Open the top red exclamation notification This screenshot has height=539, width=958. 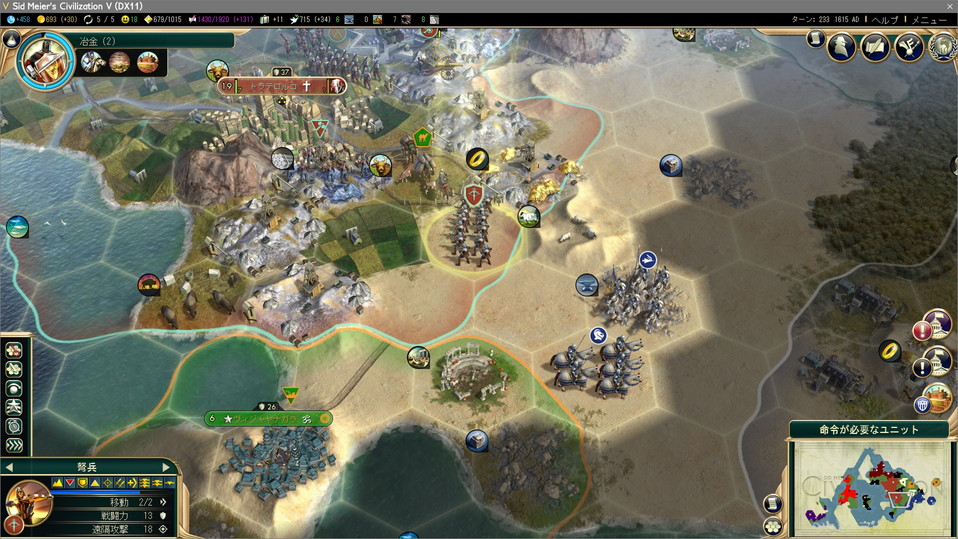click(x=921, y=330)
